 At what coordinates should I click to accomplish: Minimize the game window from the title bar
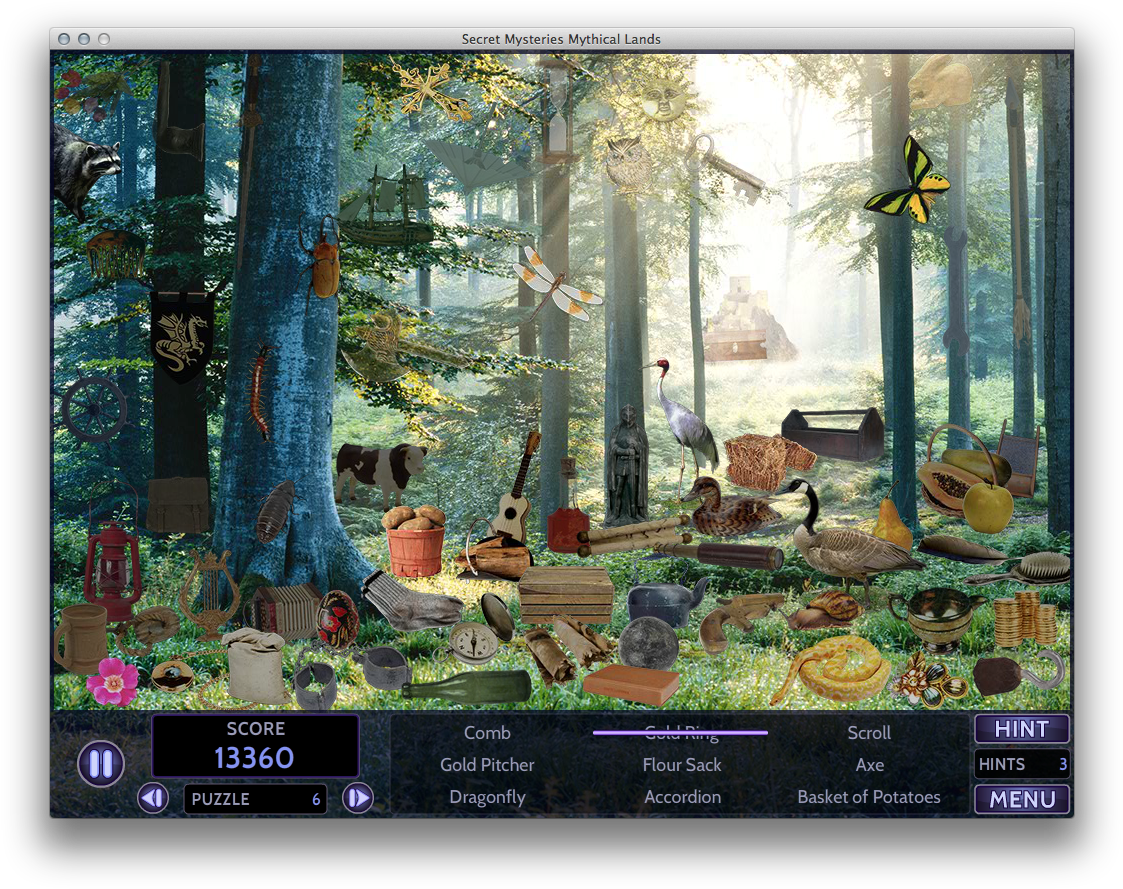tap(84, 39)
